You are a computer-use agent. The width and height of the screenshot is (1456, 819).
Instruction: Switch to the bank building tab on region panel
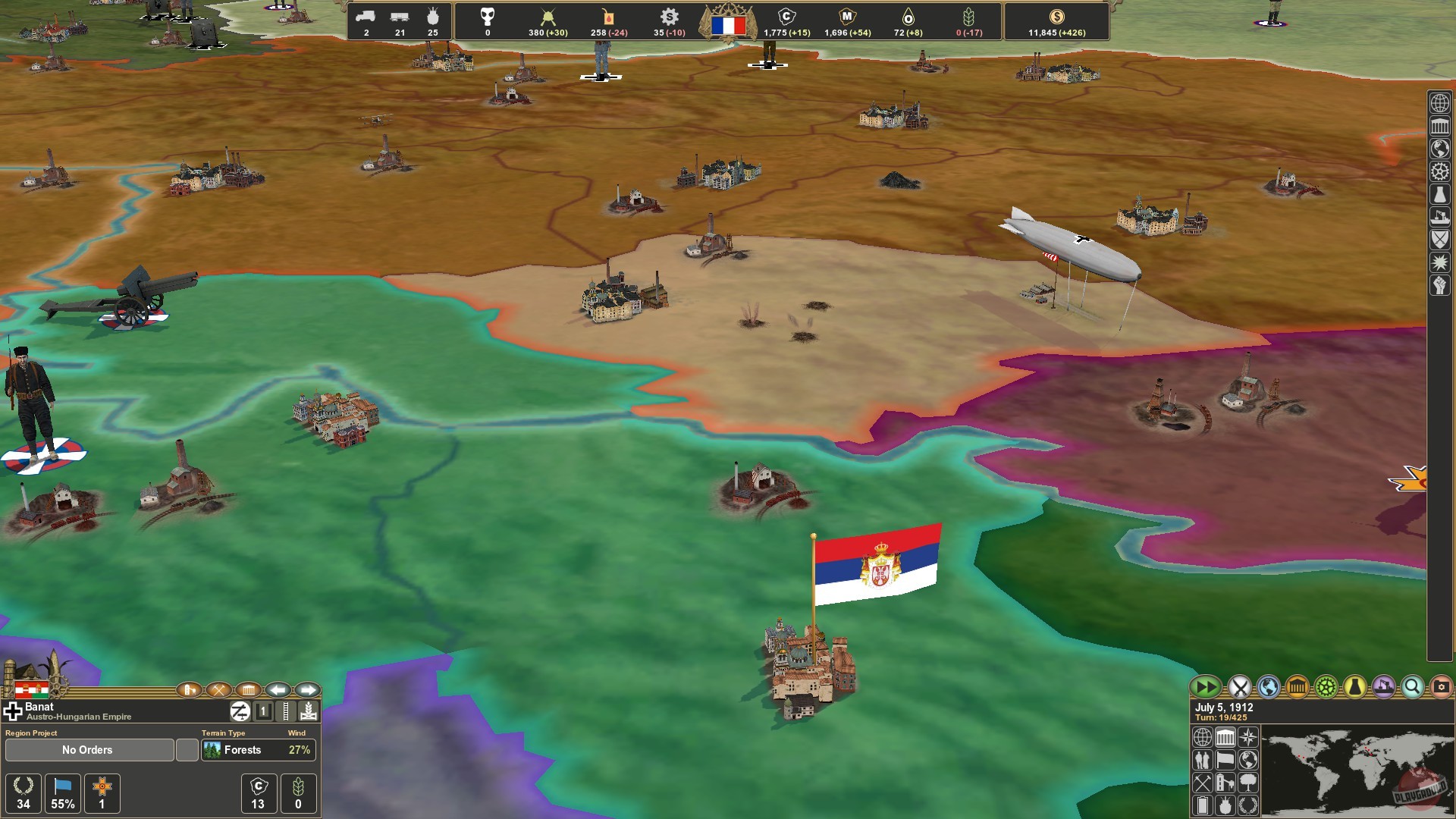coord(249,691)
